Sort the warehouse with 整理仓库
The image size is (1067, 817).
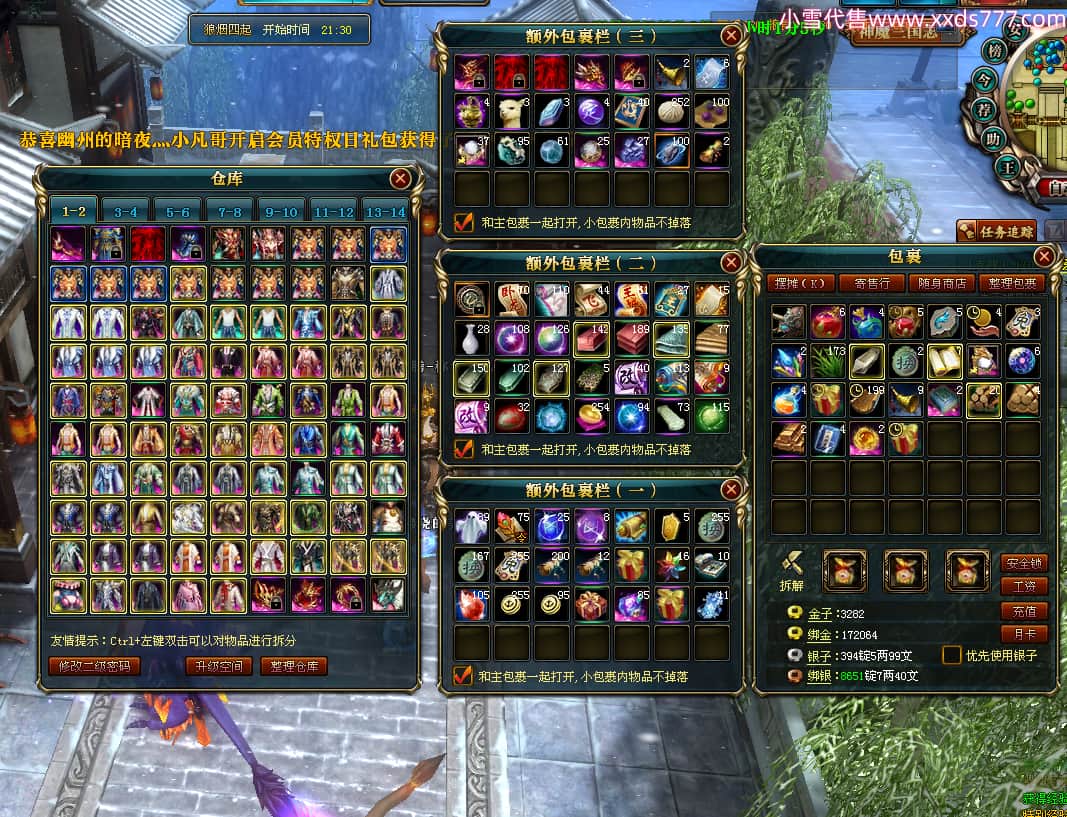coord(293,666)
